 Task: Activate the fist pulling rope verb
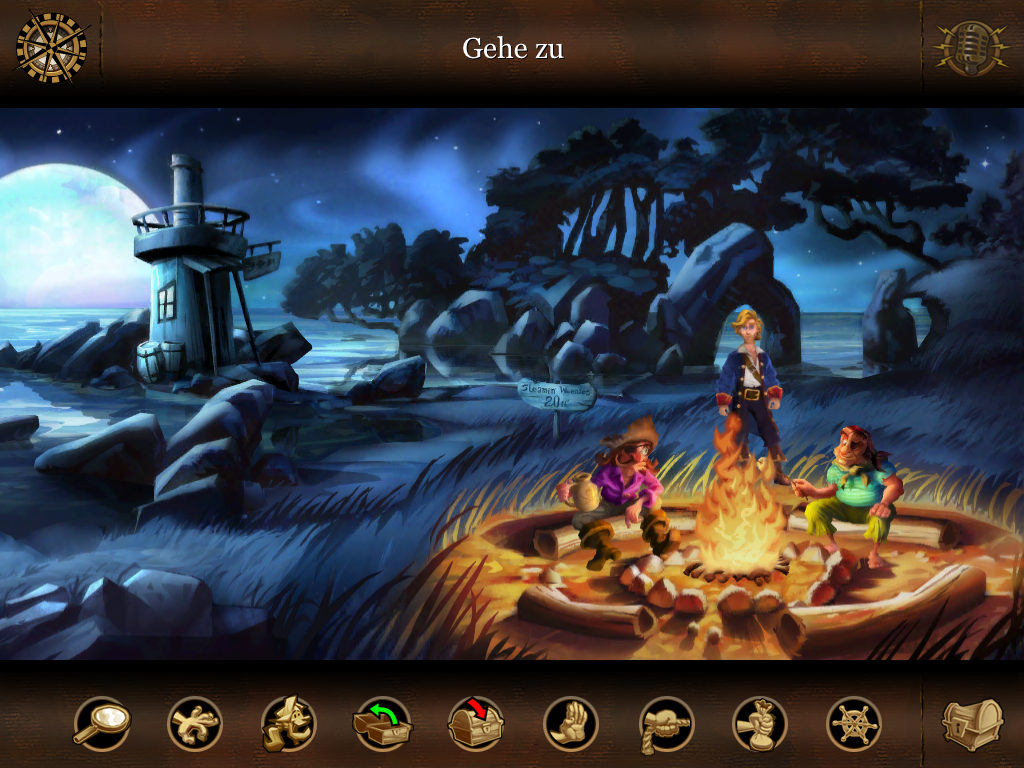coord(666,723)
